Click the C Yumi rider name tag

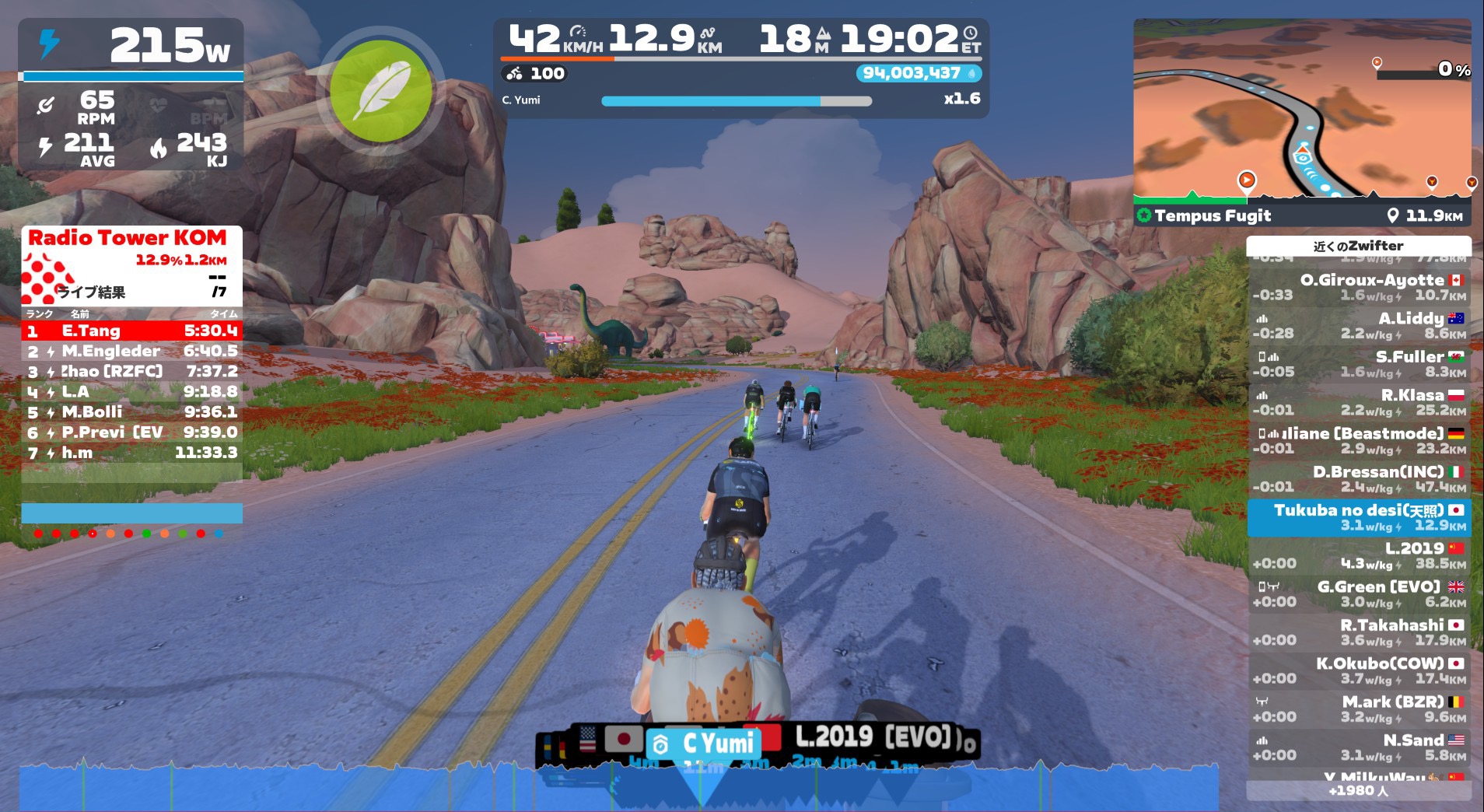(x=706, y=744)
